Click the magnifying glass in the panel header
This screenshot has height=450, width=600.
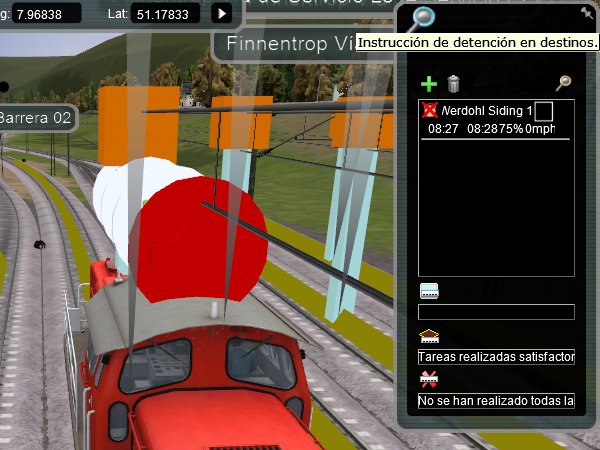423,17
